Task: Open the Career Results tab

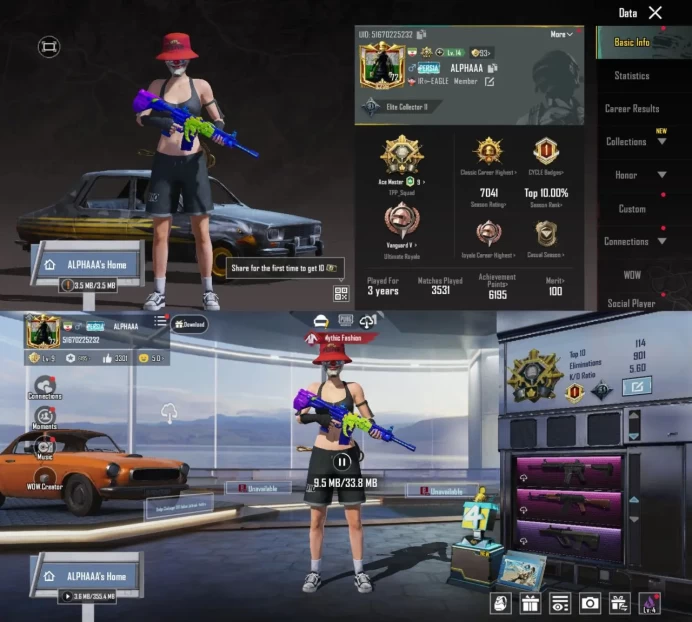Action: 632,108
